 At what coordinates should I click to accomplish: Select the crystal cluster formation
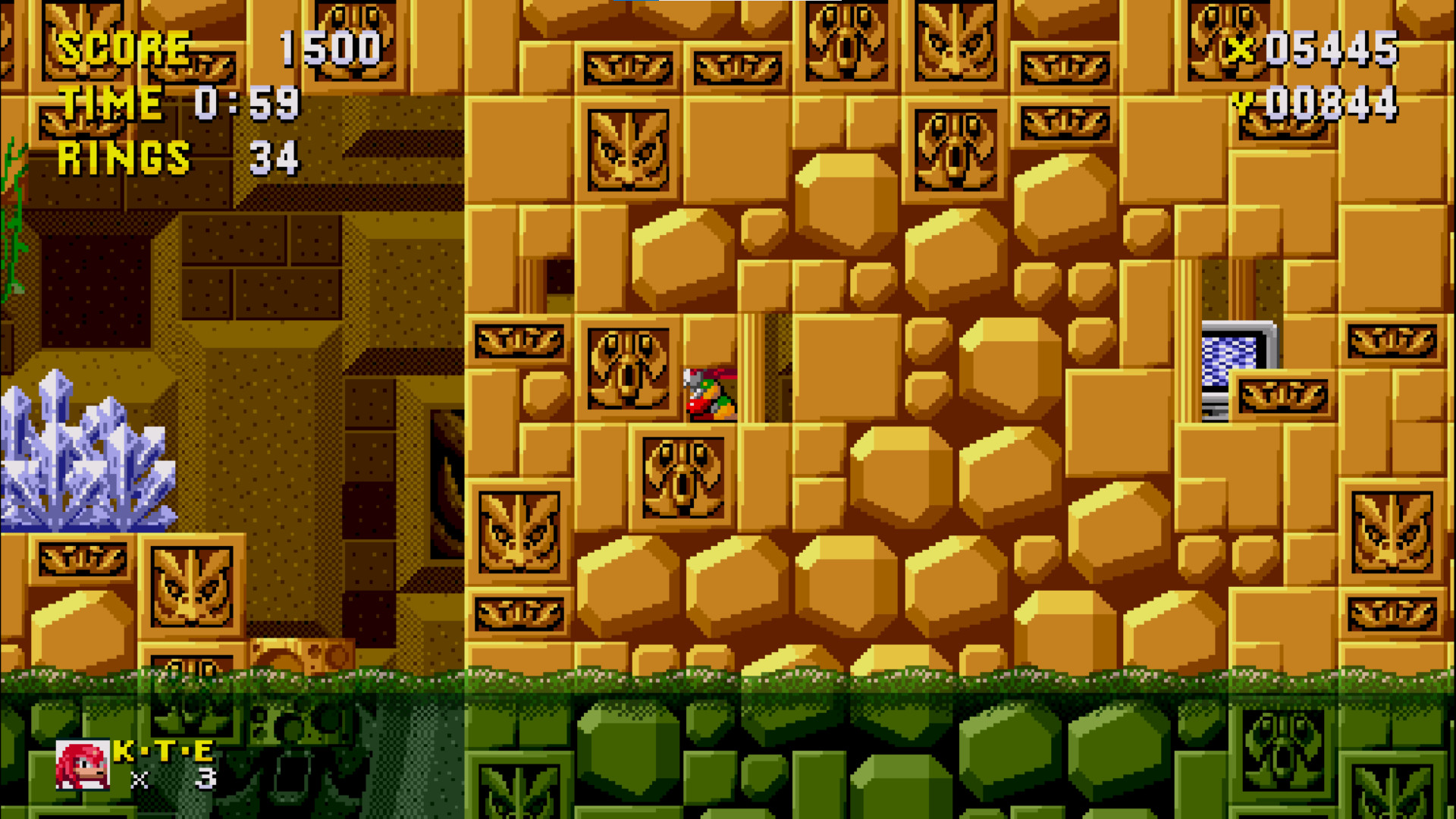click(87, 455)
